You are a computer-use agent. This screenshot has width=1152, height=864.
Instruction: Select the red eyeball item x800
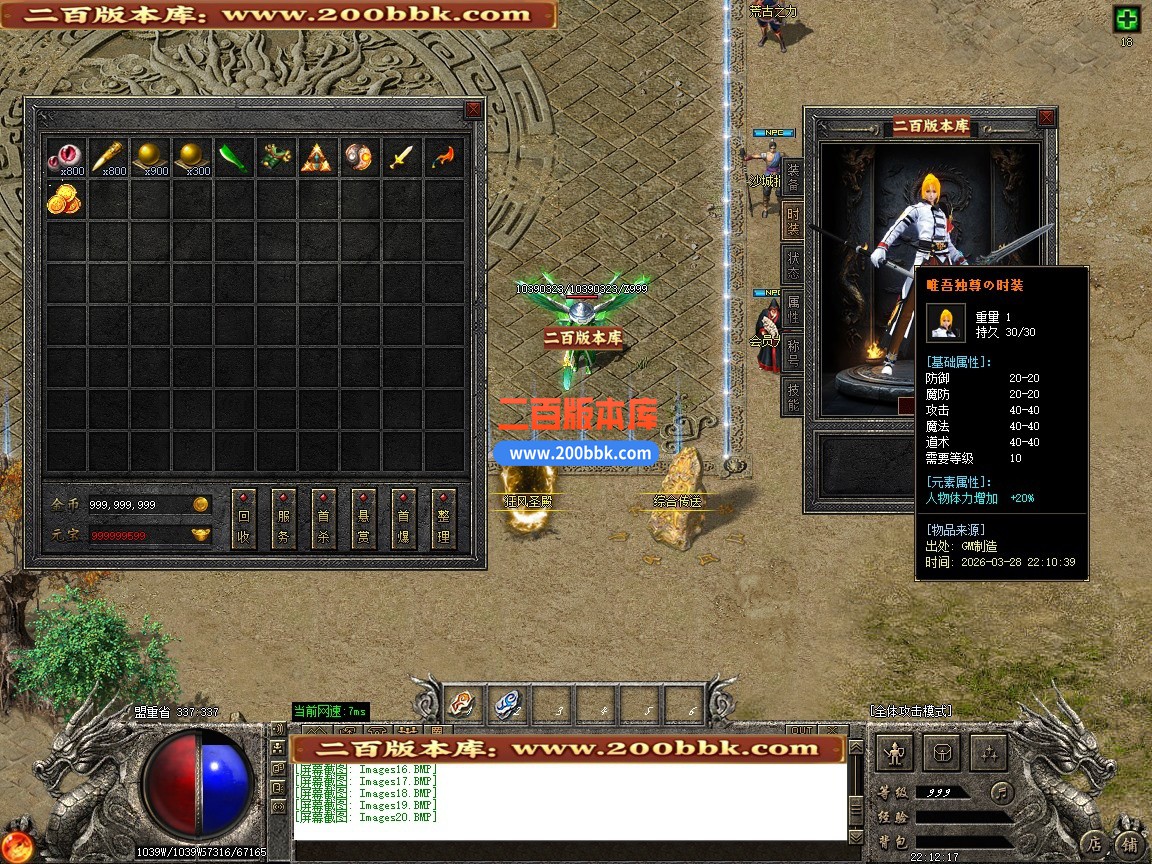click(65, 157)
